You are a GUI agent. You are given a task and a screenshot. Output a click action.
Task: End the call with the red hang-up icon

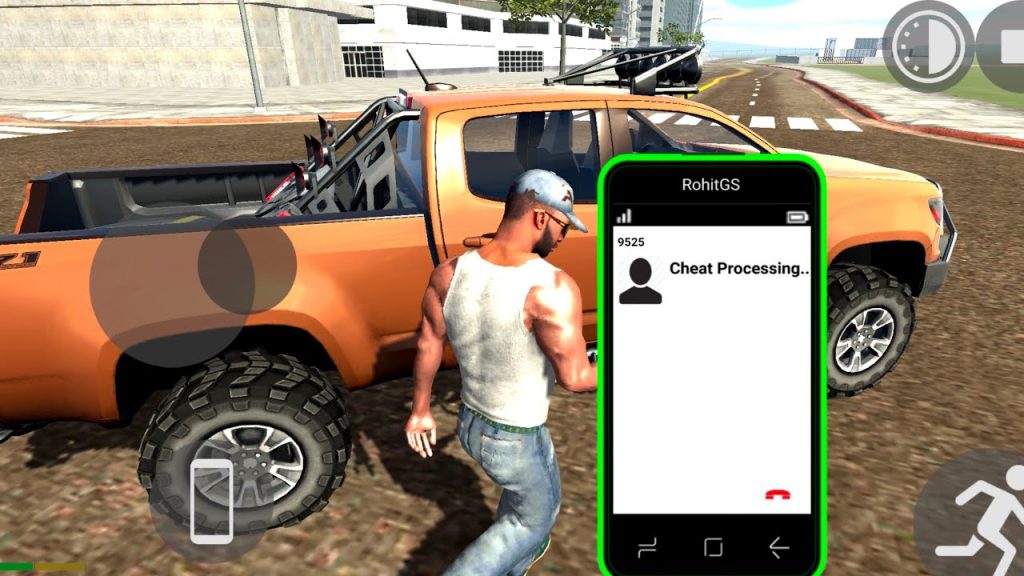point(776,494)
